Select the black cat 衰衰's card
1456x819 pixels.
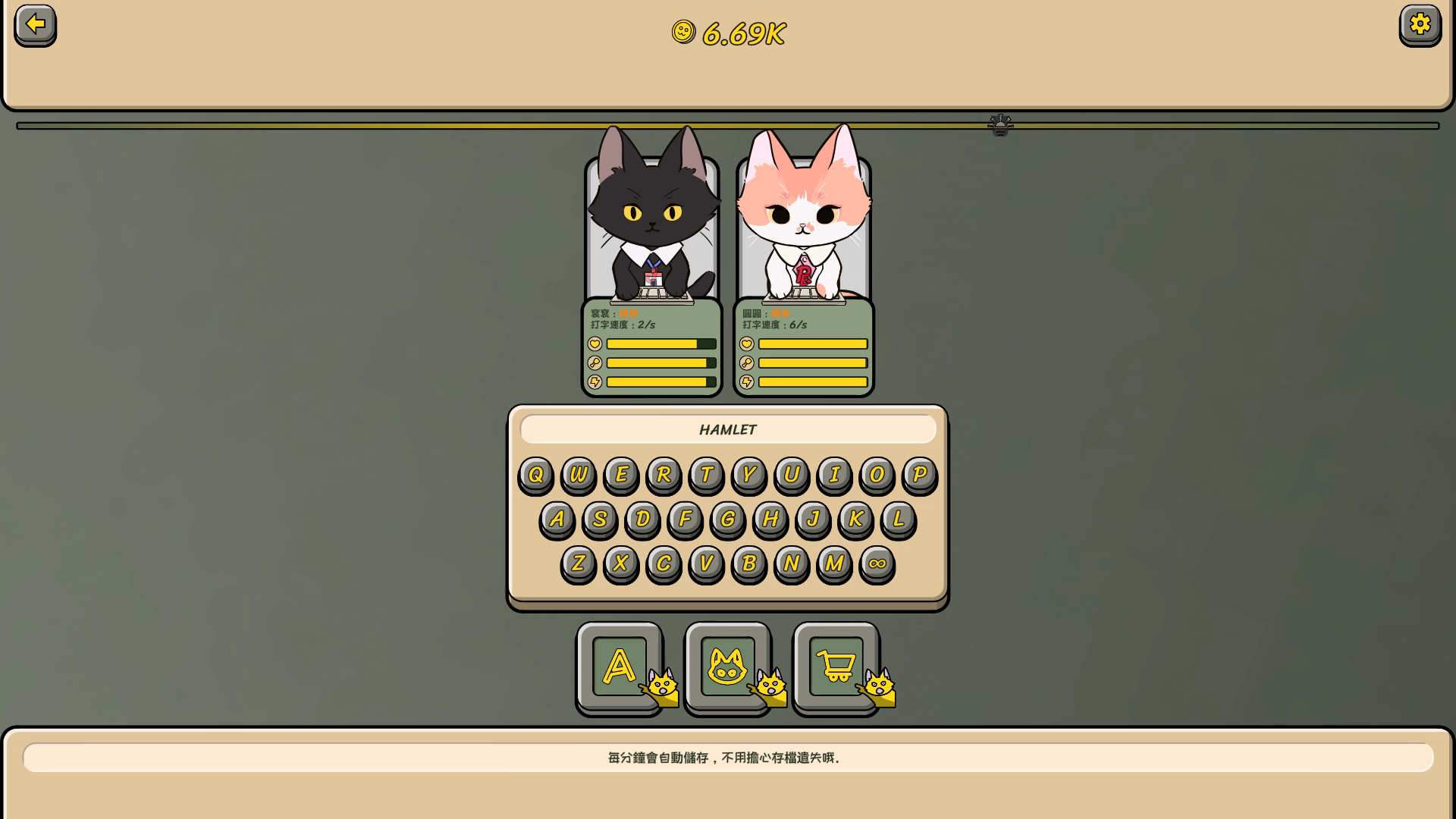point(651,227)
